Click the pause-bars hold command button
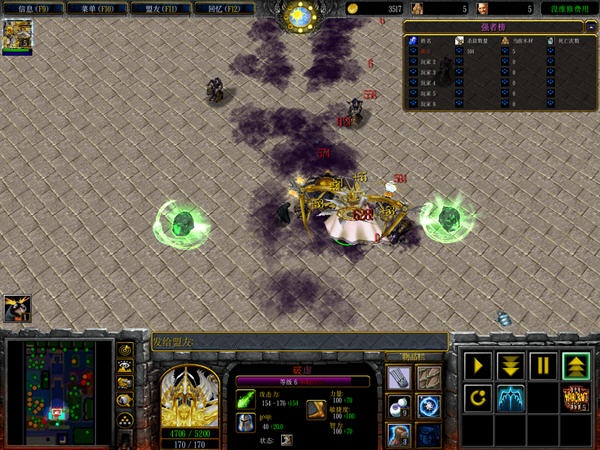Screen dimensions: 600x450 point(542,365)
